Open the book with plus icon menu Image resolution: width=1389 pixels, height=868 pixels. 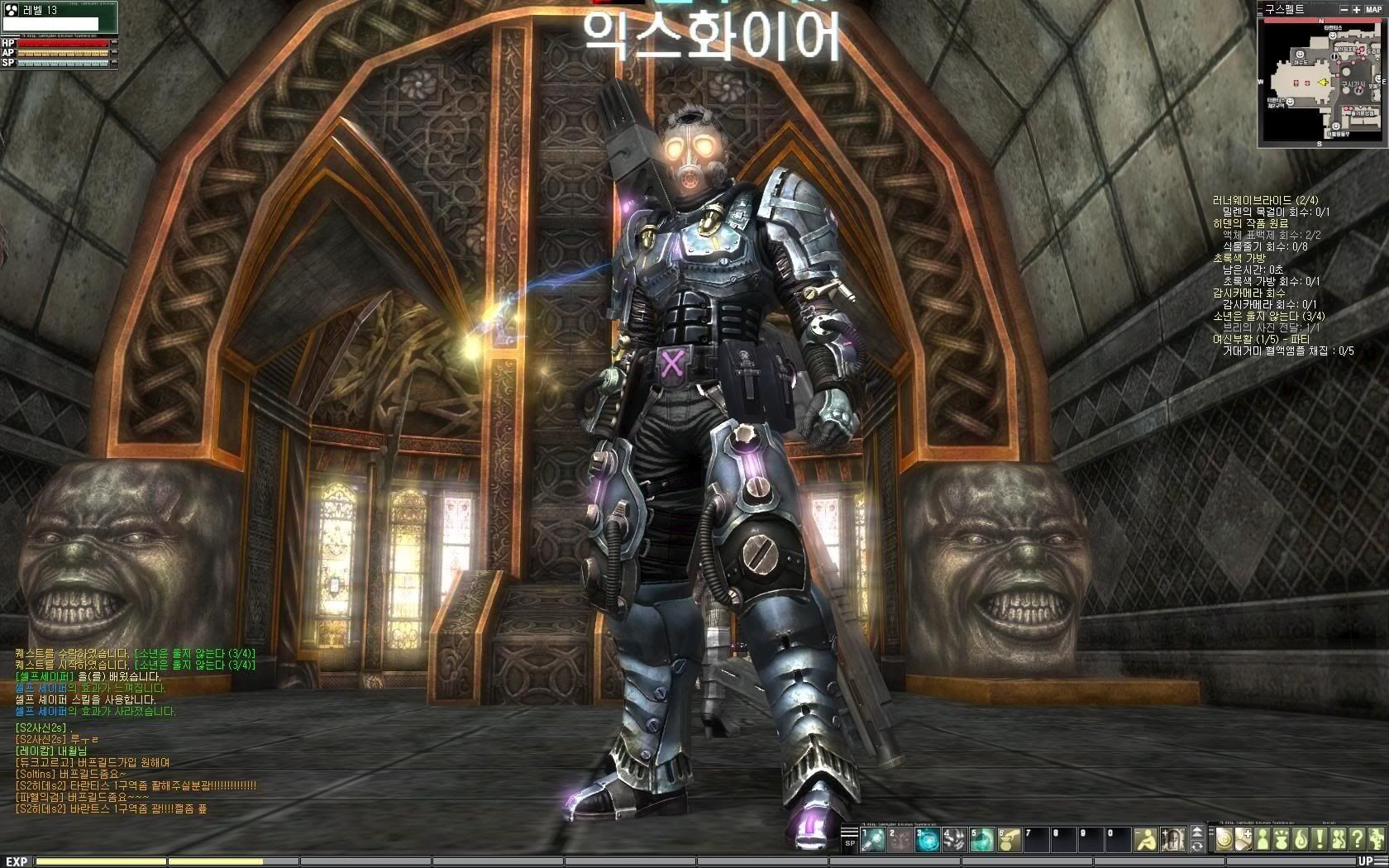1244,840
